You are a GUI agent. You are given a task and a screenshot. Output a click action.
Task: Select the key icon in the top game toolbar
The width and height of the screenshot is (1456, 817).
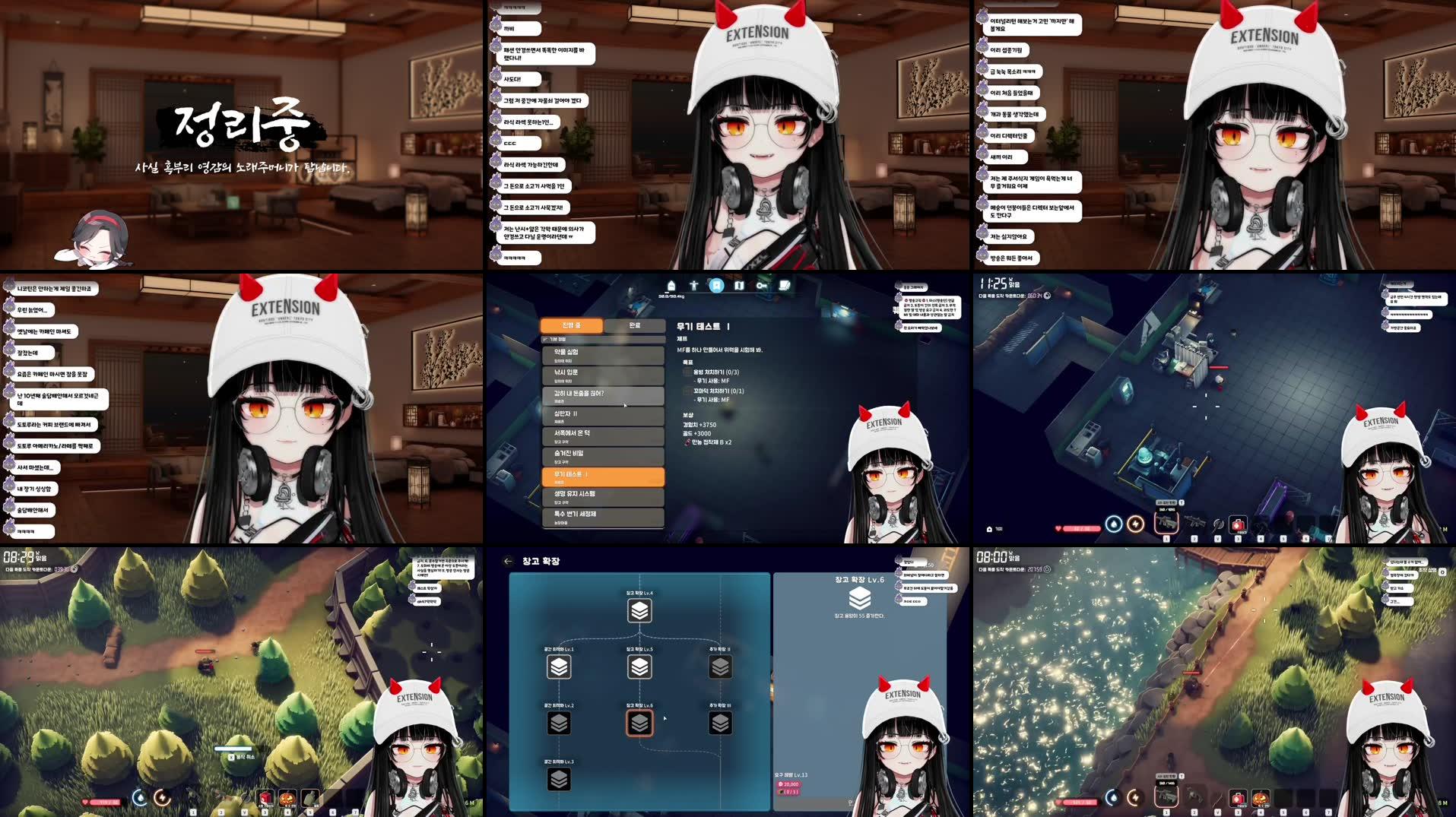tap(760, 286)
